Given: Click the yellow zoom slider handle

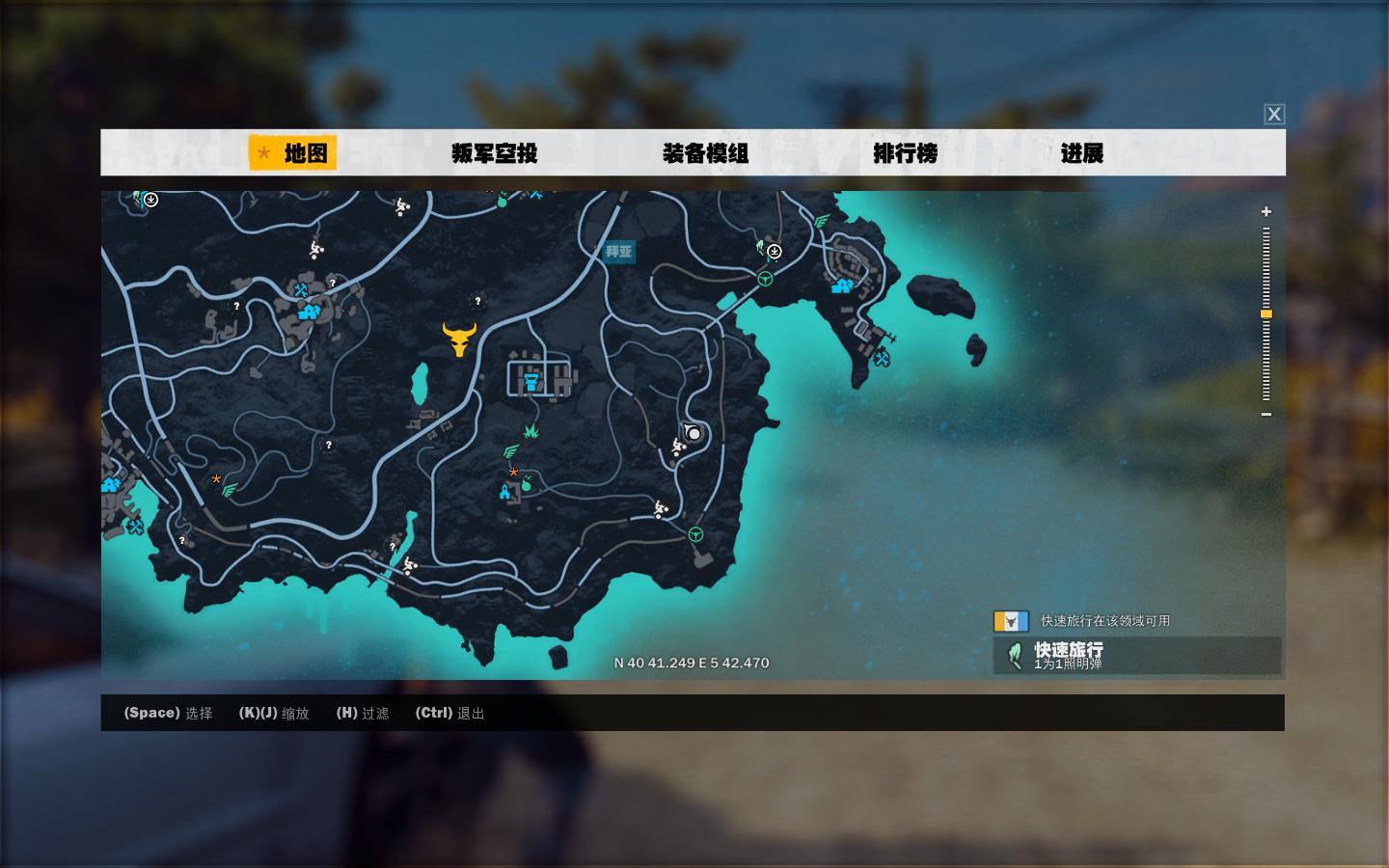Looking at the screenshot, I should pos(1266,314).
